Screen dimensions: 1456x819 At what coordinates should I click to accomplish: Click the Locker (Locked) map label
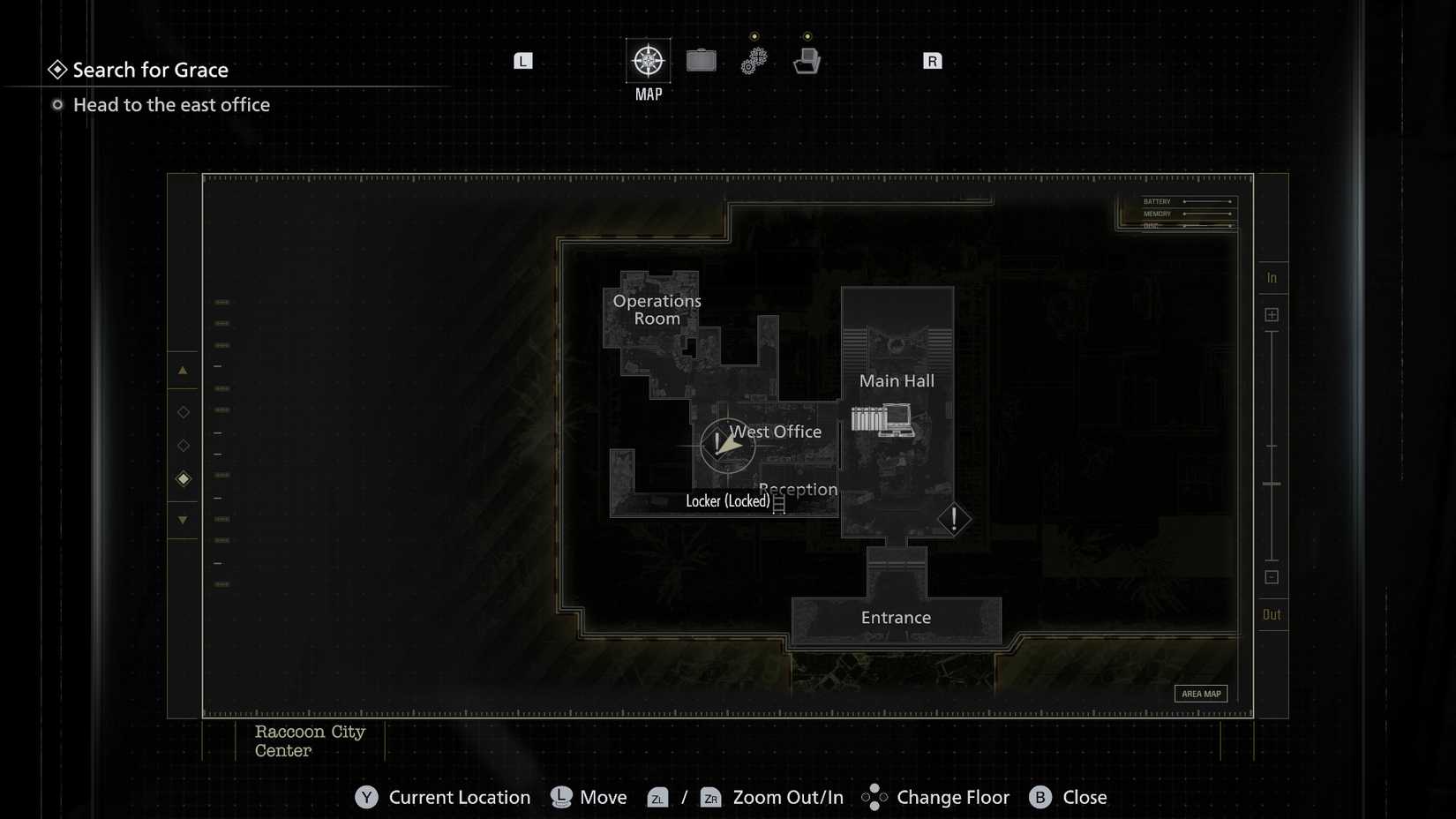pyautogui.click(x=728, y=500)
